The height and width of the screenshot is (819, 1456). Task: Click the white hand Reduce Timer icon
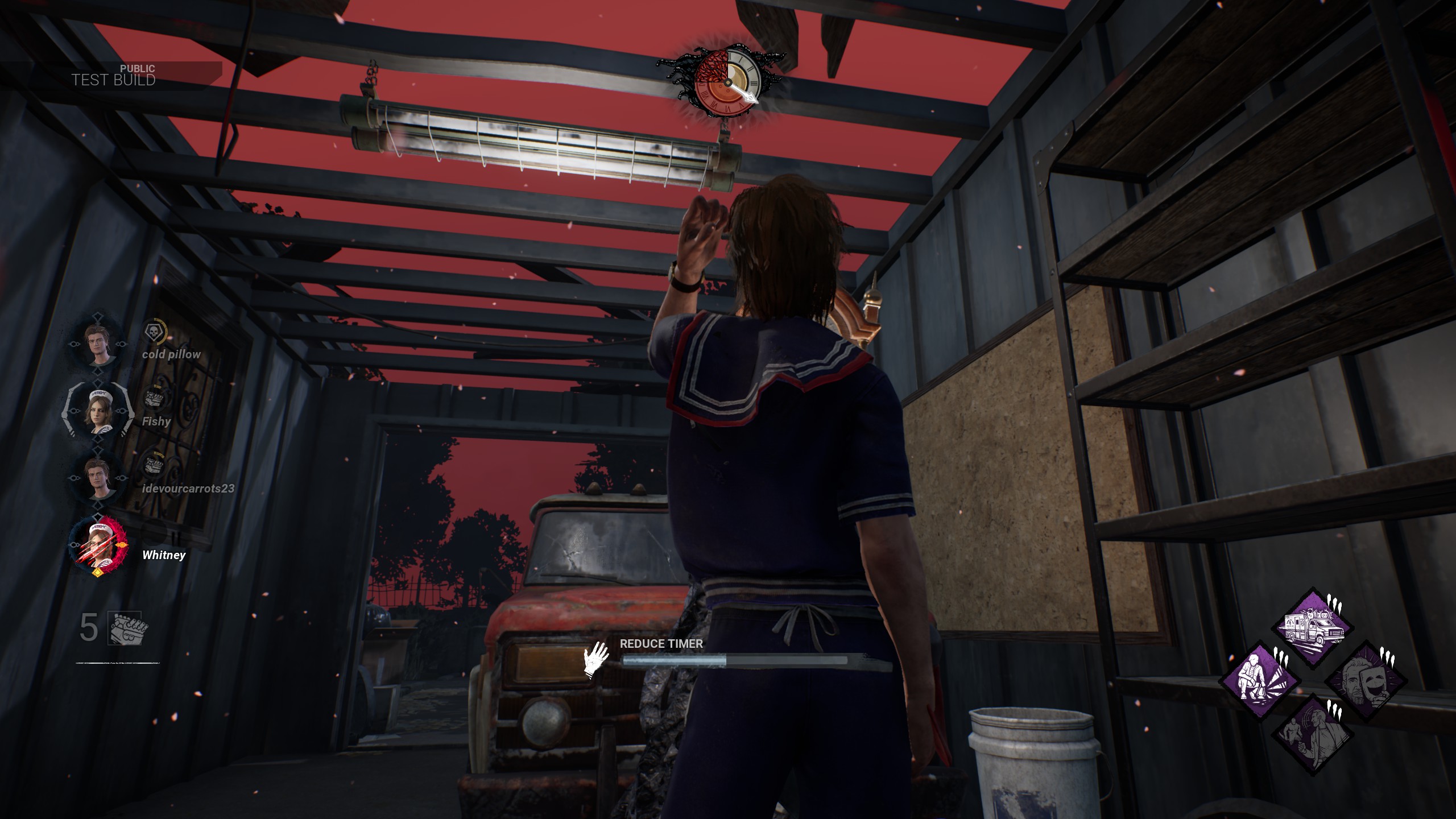coord(595,660)
